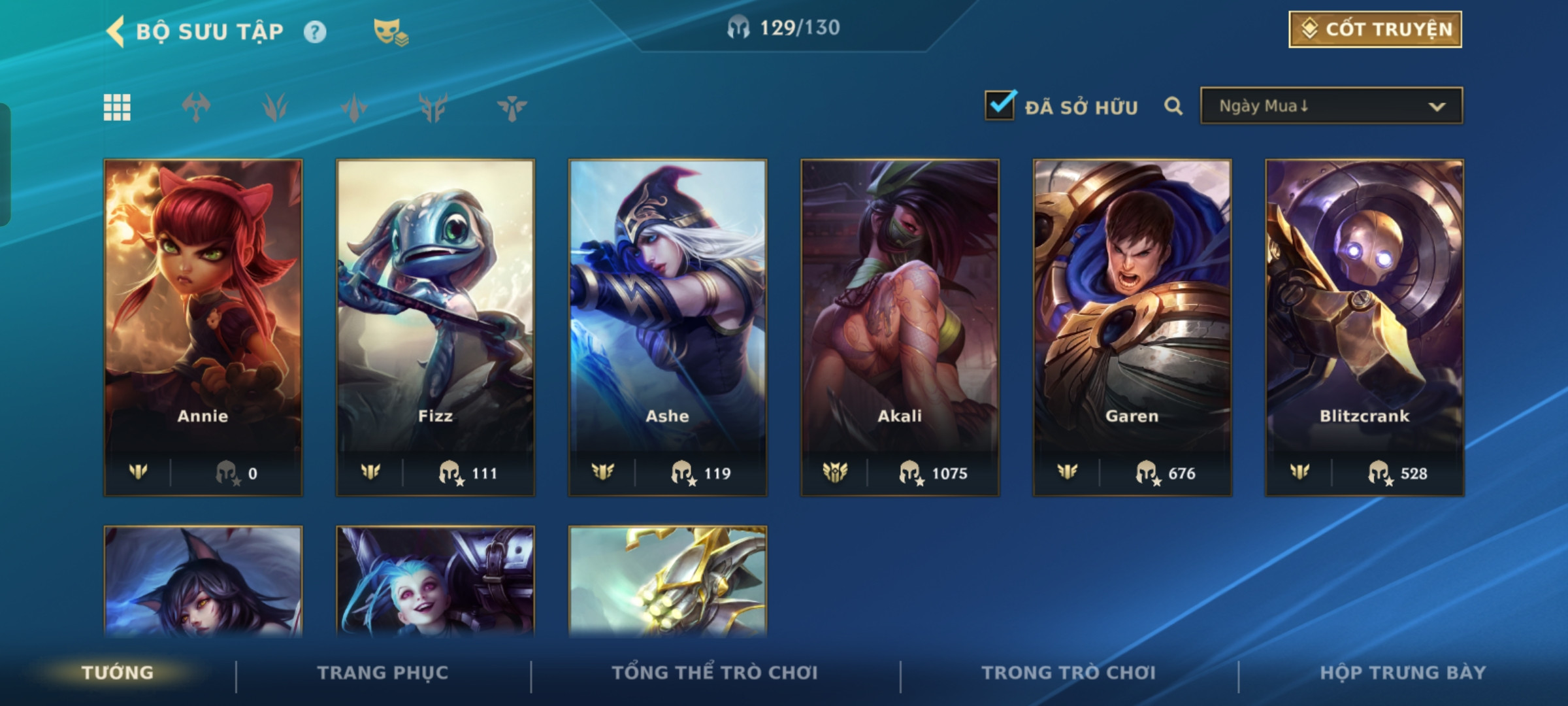Pick the Akali champion card
This screenshot has height=706, width=1568.
click(x=900, y=327)
